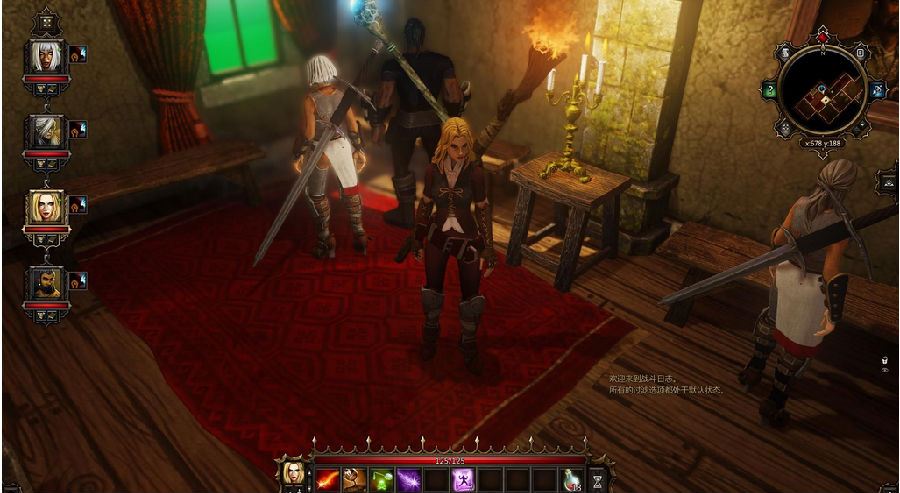Click the formation icon above the party portraits
The width and height of the screenshot is (900, 493).
[46, 21]
